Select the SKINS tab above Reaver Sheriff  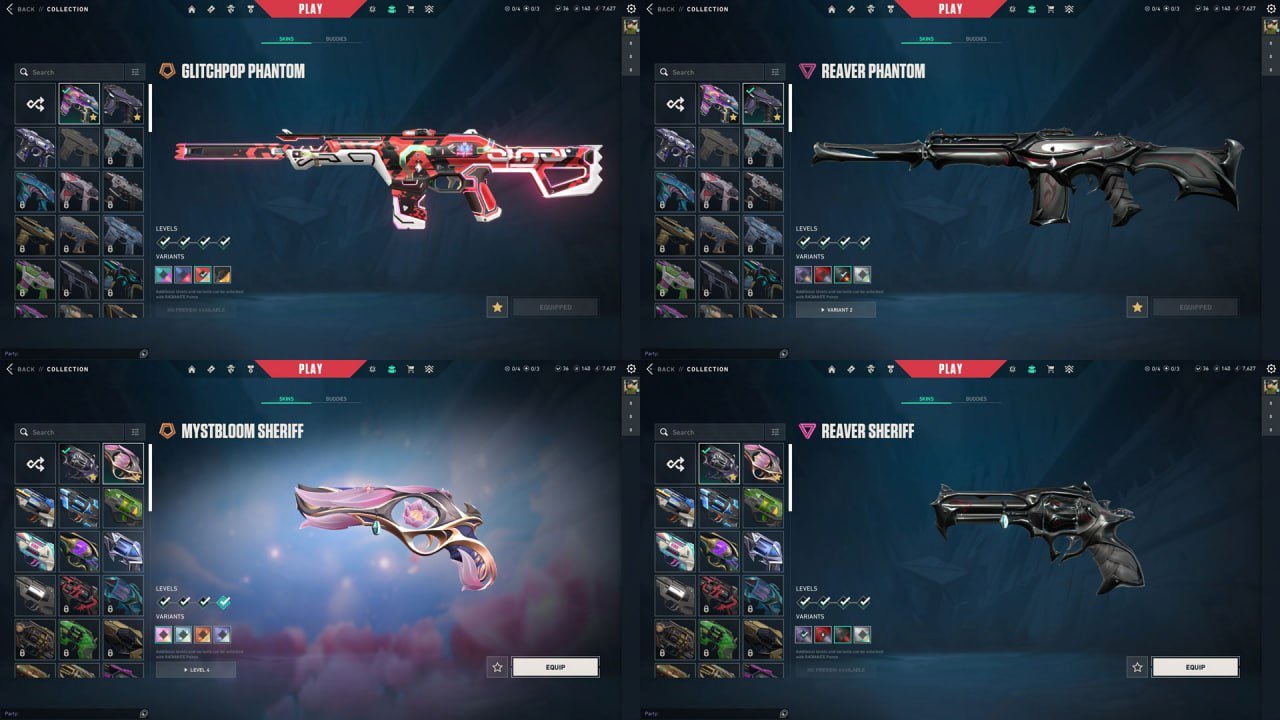pyautogui.click(x=927, y=398)
